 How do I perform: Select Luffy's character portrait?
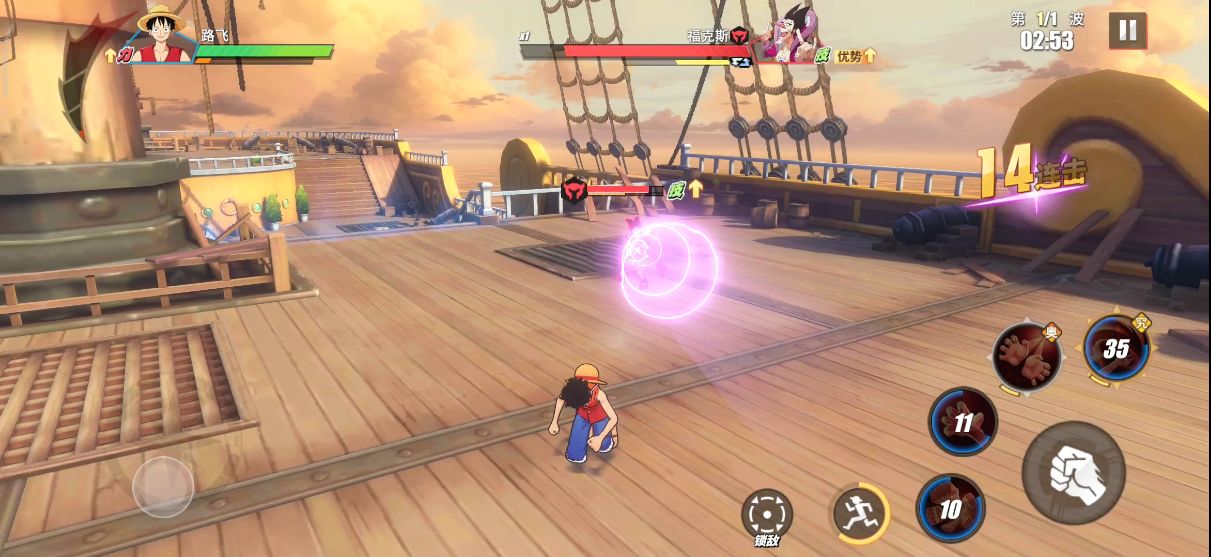[162, 36]
